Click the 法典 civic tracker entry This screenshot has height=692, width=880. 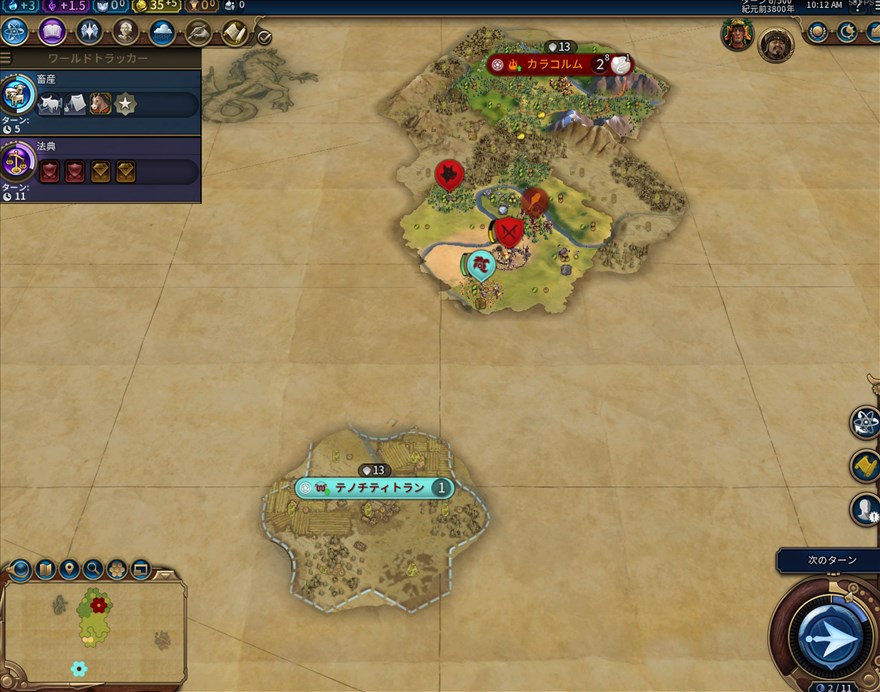coord(100,167)
